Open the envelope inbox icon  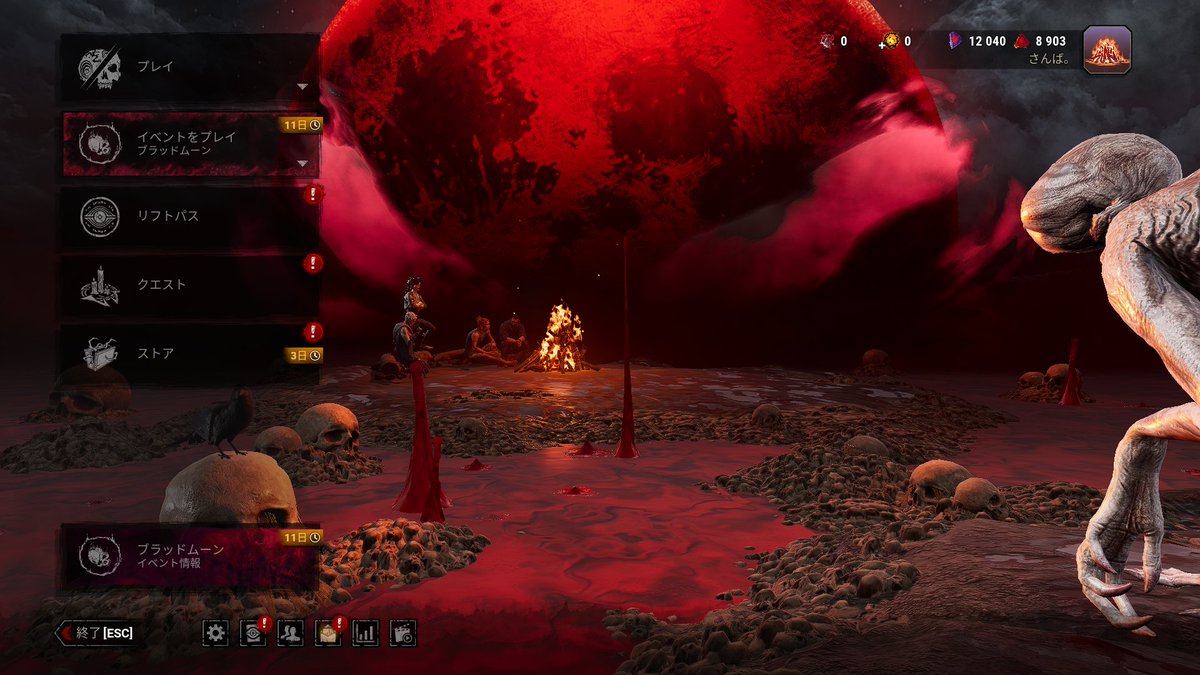point(328,633)
